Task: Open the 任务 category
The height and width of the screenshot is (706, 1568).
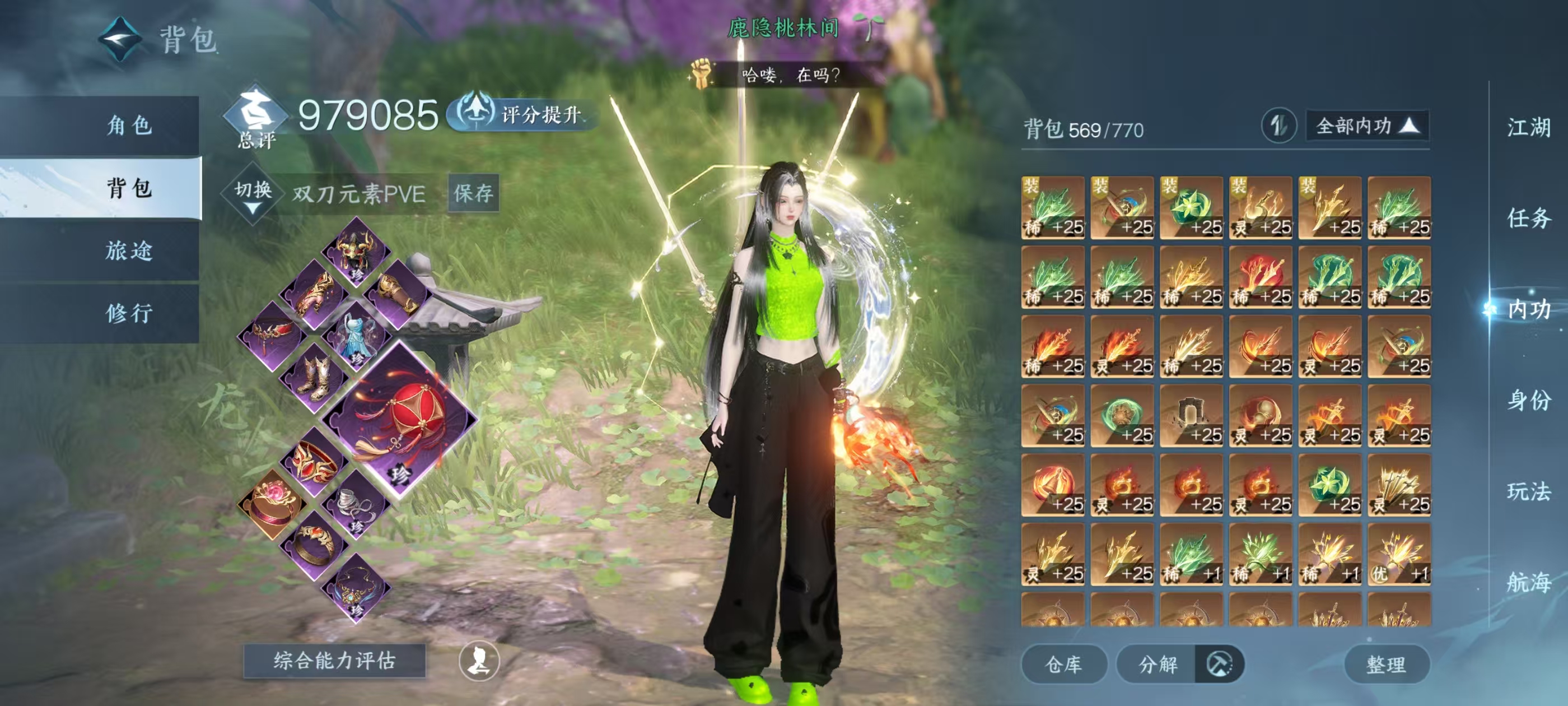Action: tap(1528, 218)
